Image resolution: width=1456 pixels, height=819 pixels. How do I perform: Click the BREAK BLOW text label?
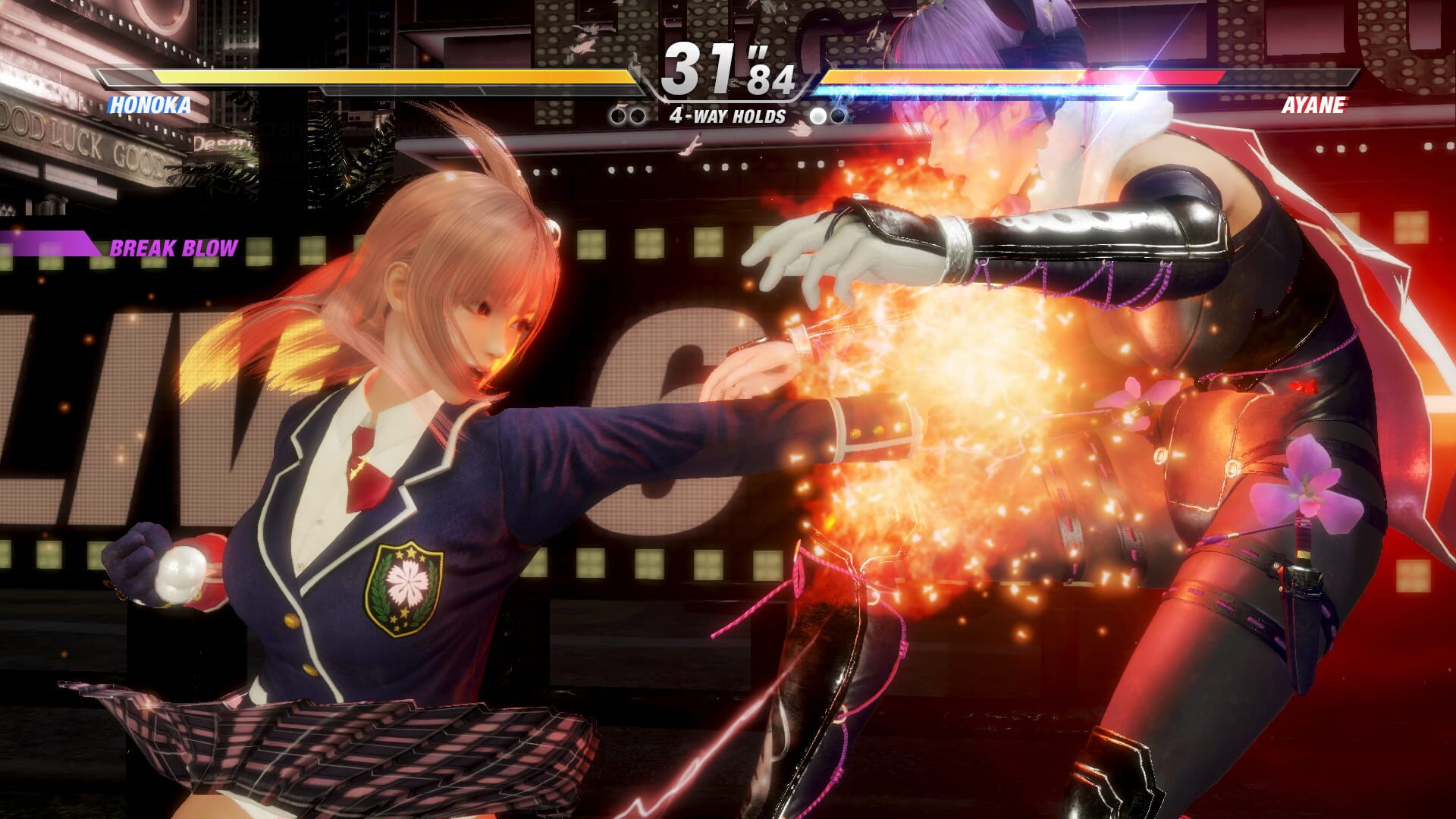[x=174, y=246]
